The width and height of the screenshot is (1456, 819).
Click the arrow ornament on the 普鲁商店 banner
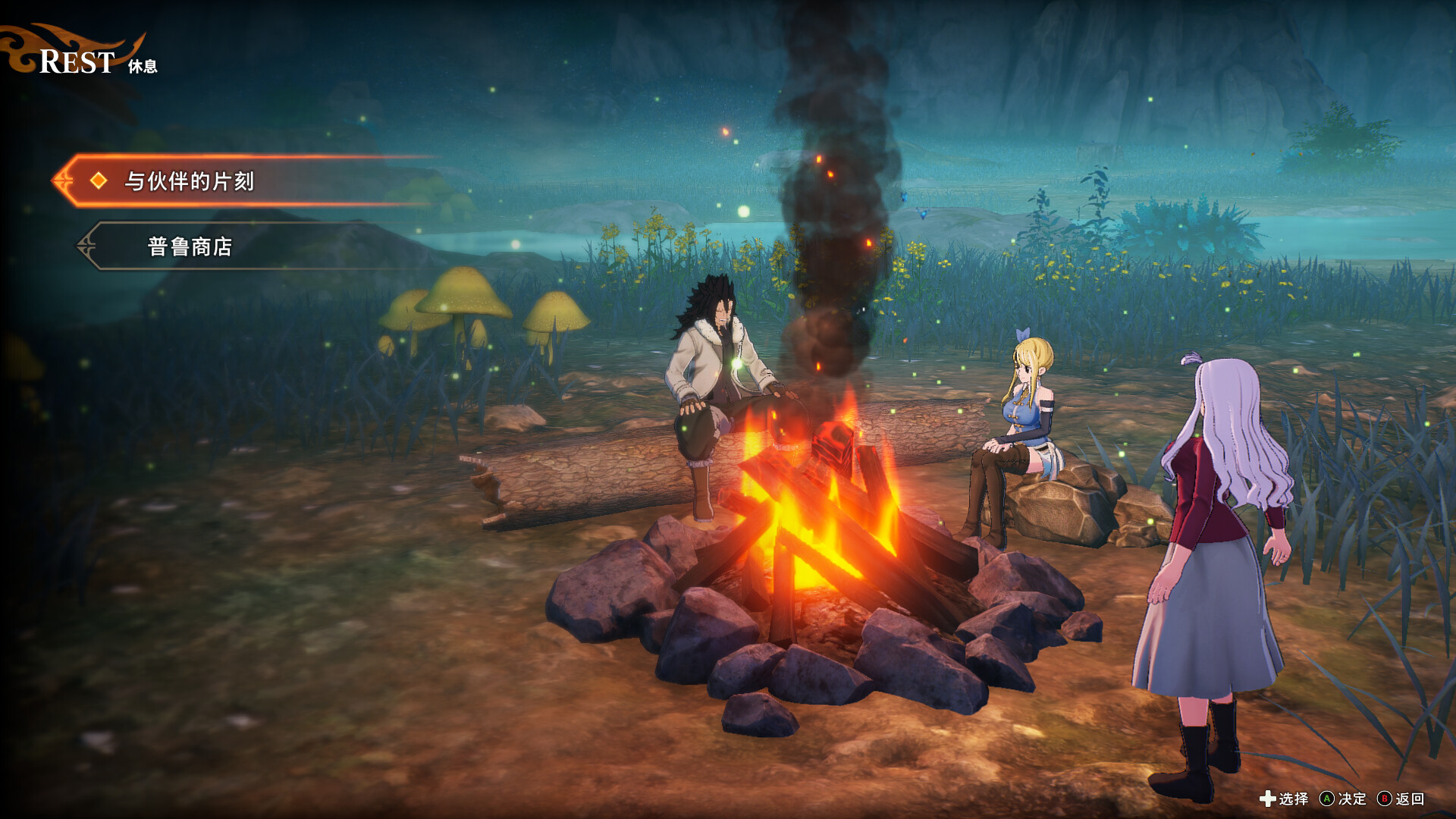86,244
